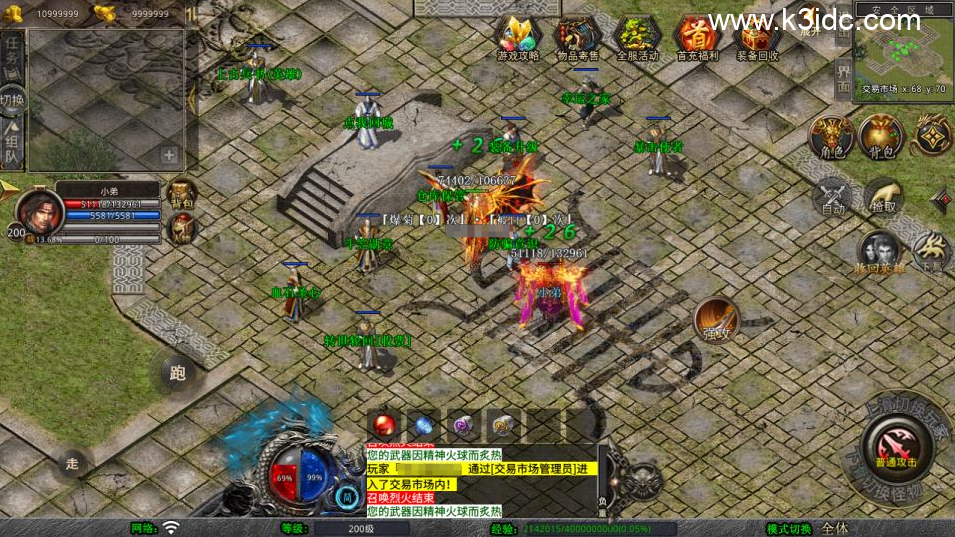955x537 pixels.
Task: Toggle the 跑 run button
Action: [177, 374]
